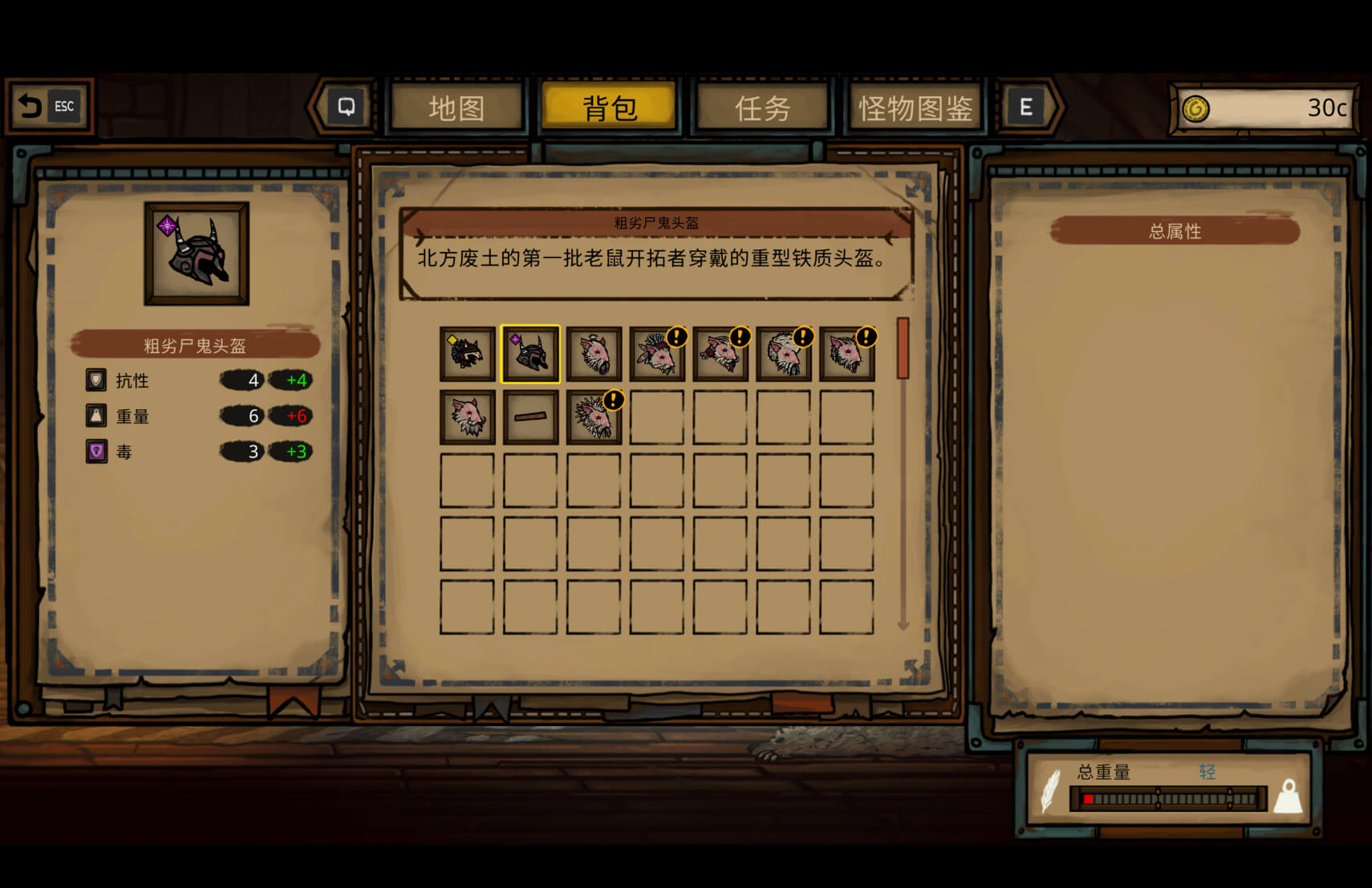Select the pink boar head in second row
This screenshot has width=1372, height=888.
[466, 416]
